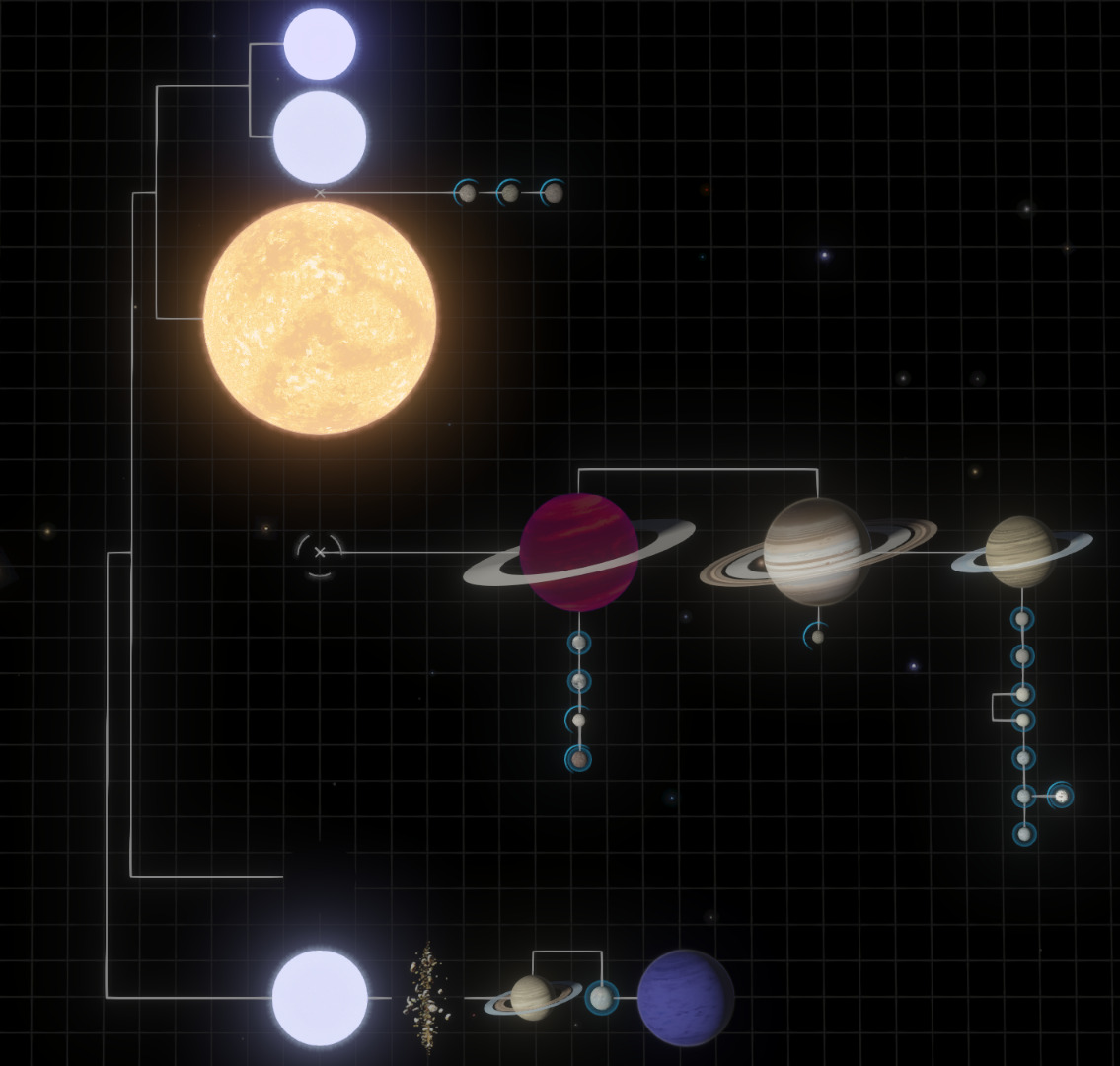This screenshot has width=1120, height=1066.
Task: Select the barycenter crosshair marker
Action: click(320, 553)
